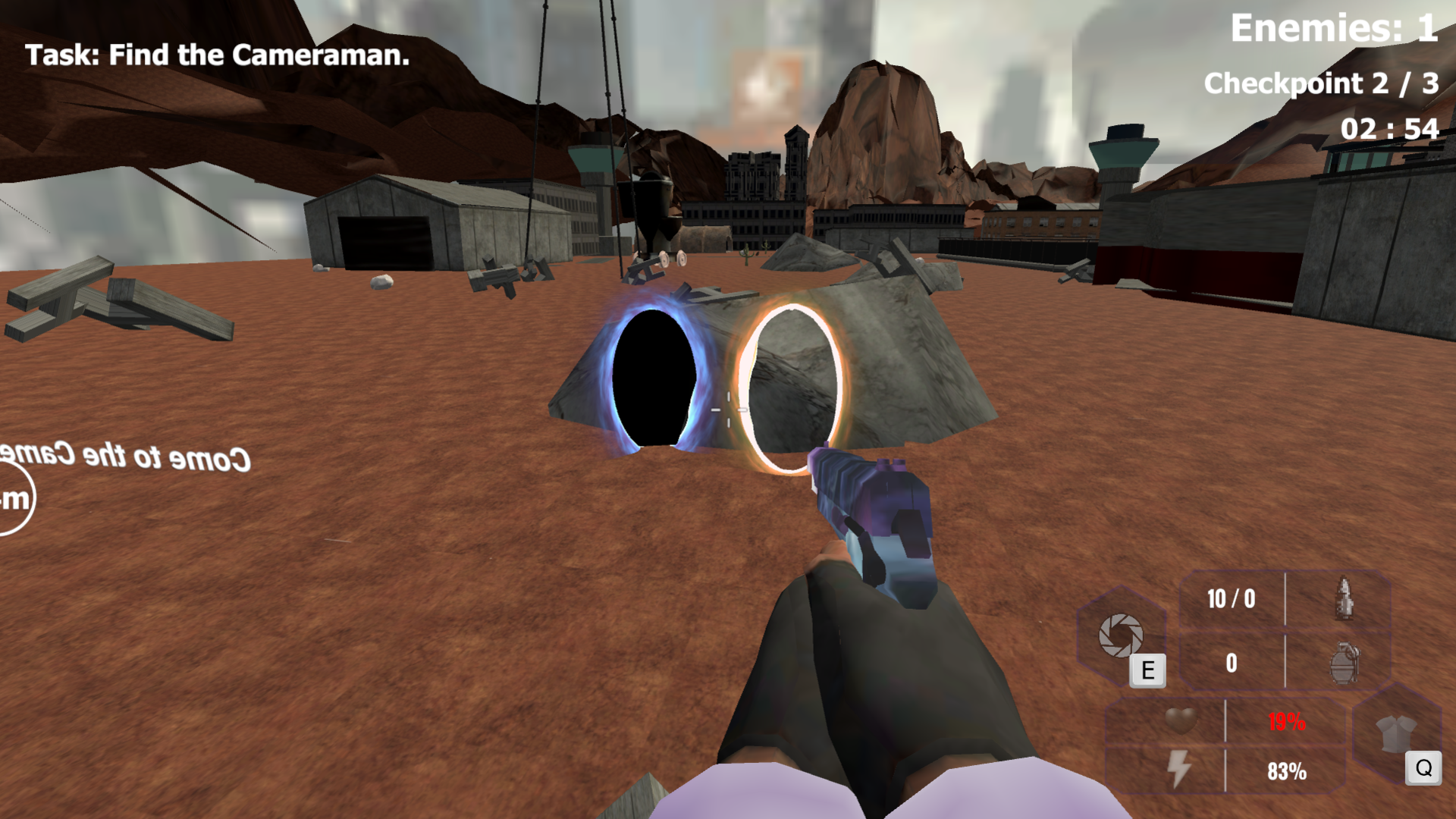Open the Task: Find the Cameraman banner
Image resolution: width=1456 pixels, height=819 pixels.
point(216,55)
